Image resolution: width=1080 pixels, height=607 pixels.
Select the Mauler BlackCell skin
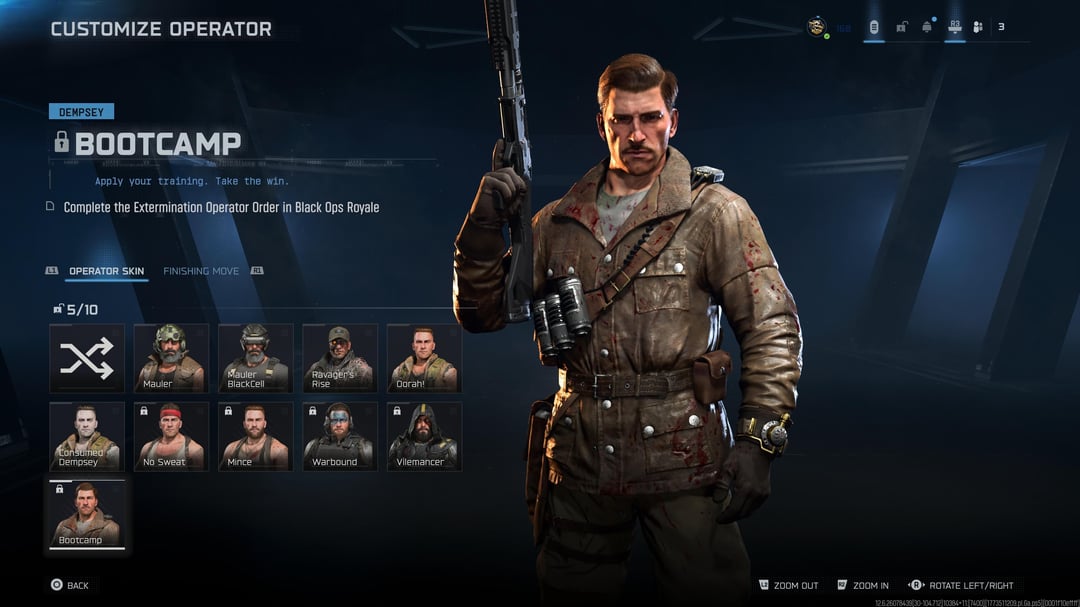(x=255, y=357)
